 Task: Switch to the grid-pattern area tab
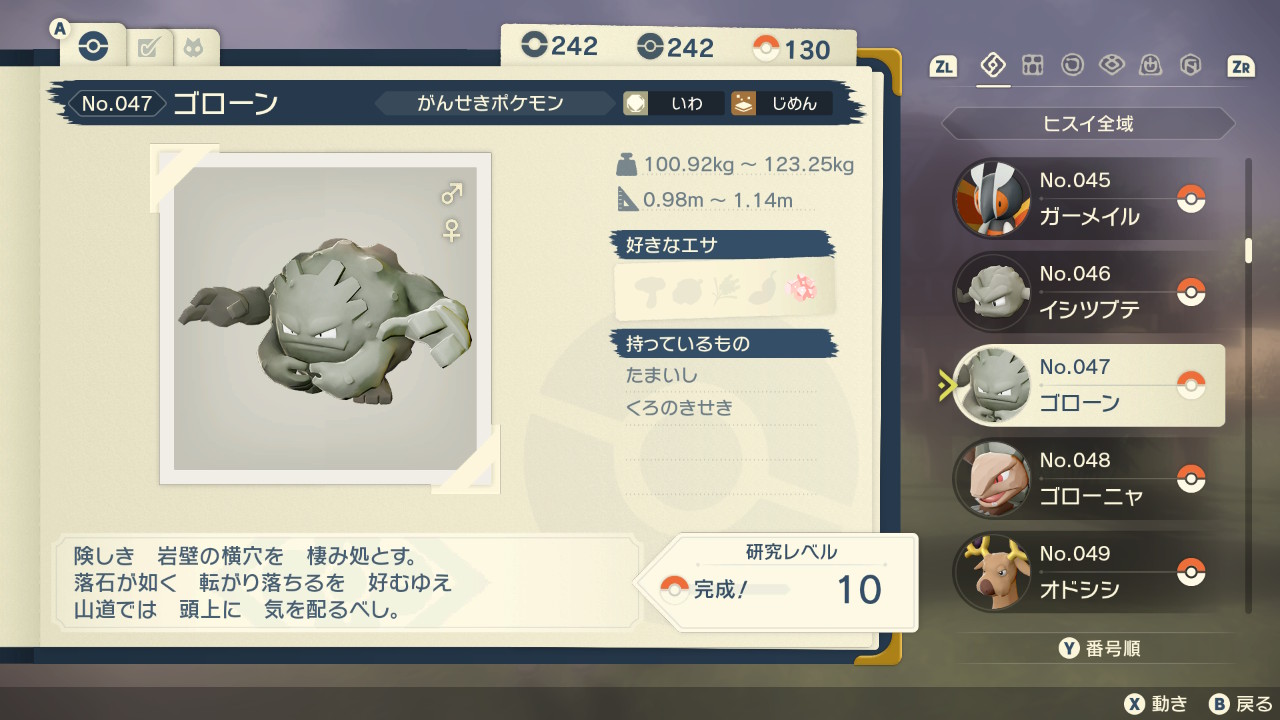1032,66
